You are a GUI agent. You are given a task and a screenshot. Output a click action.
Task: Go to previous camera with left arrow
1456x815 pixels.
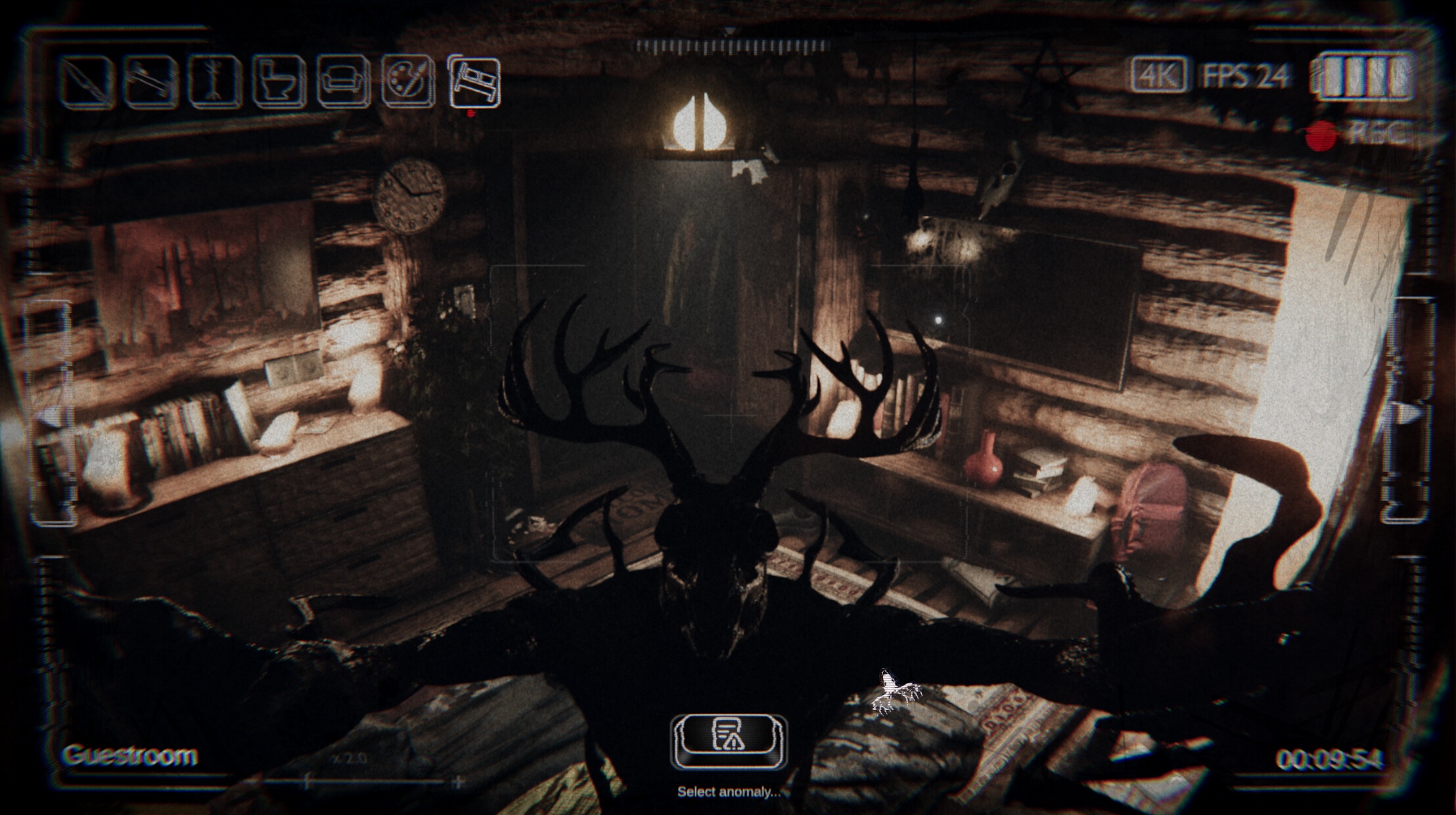(47, 415)
